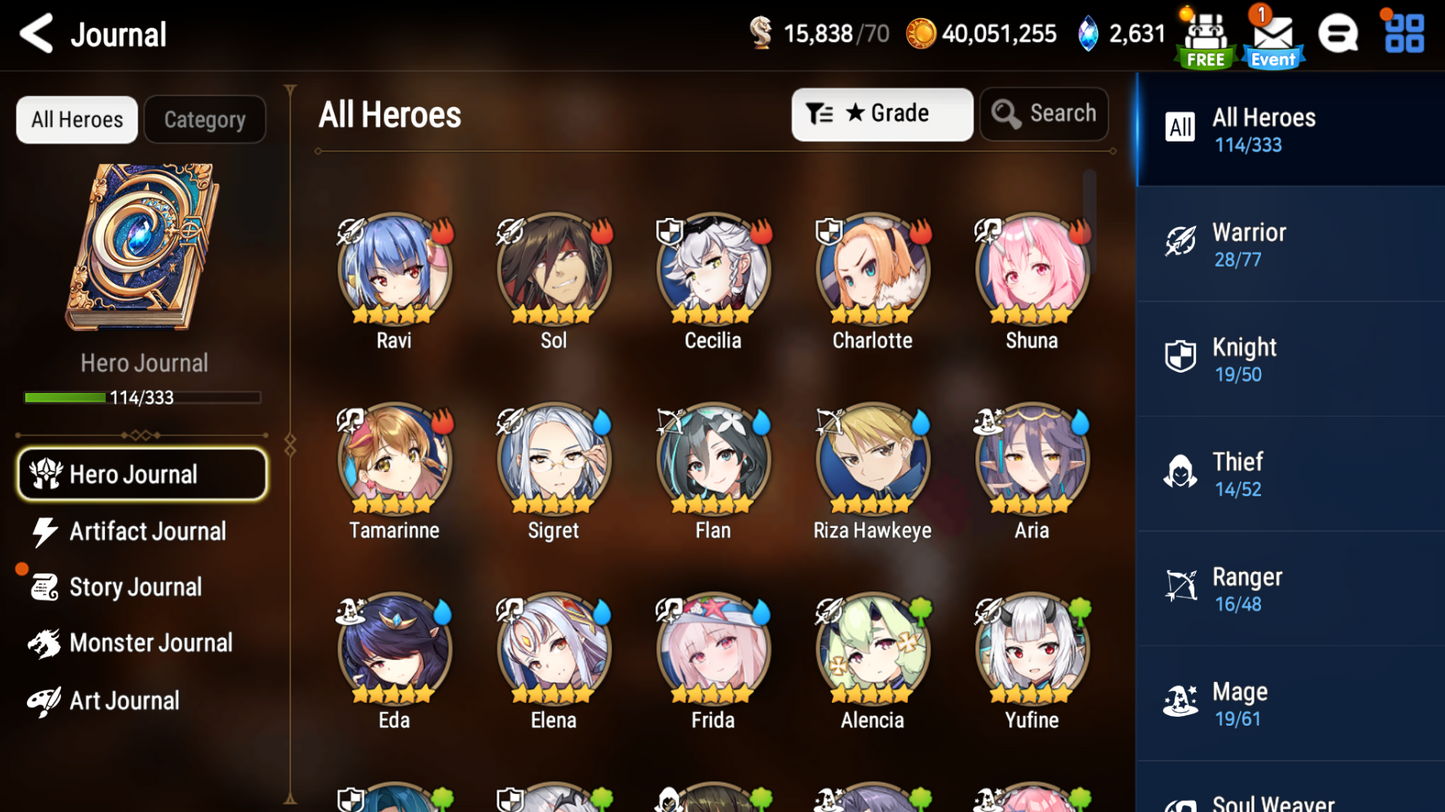Select Ravi's hero portrait
The height and width of the screenshot is (812, 1445).
click(394, 270)
